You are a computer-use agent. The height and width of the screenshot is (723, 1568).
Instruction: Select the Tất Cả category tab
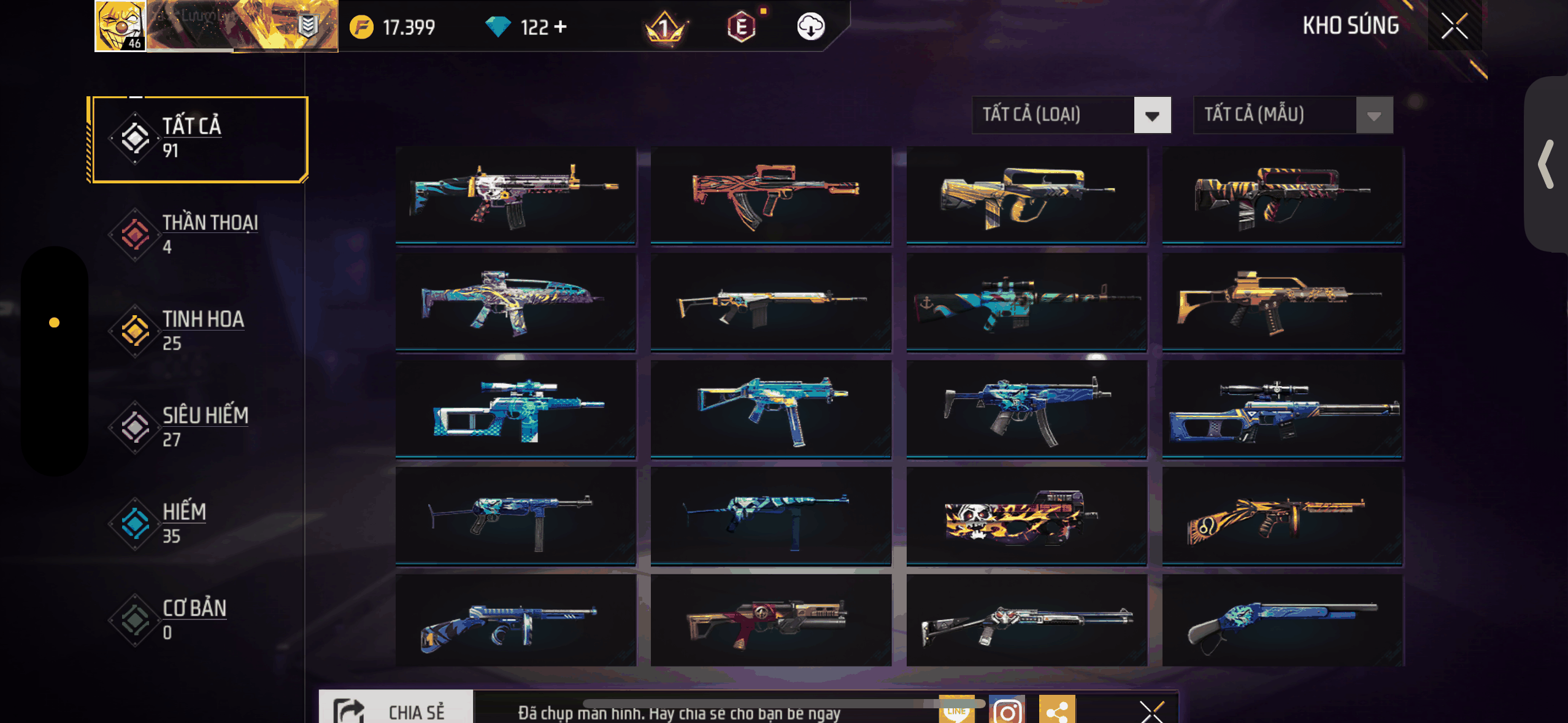click(198, 139)
